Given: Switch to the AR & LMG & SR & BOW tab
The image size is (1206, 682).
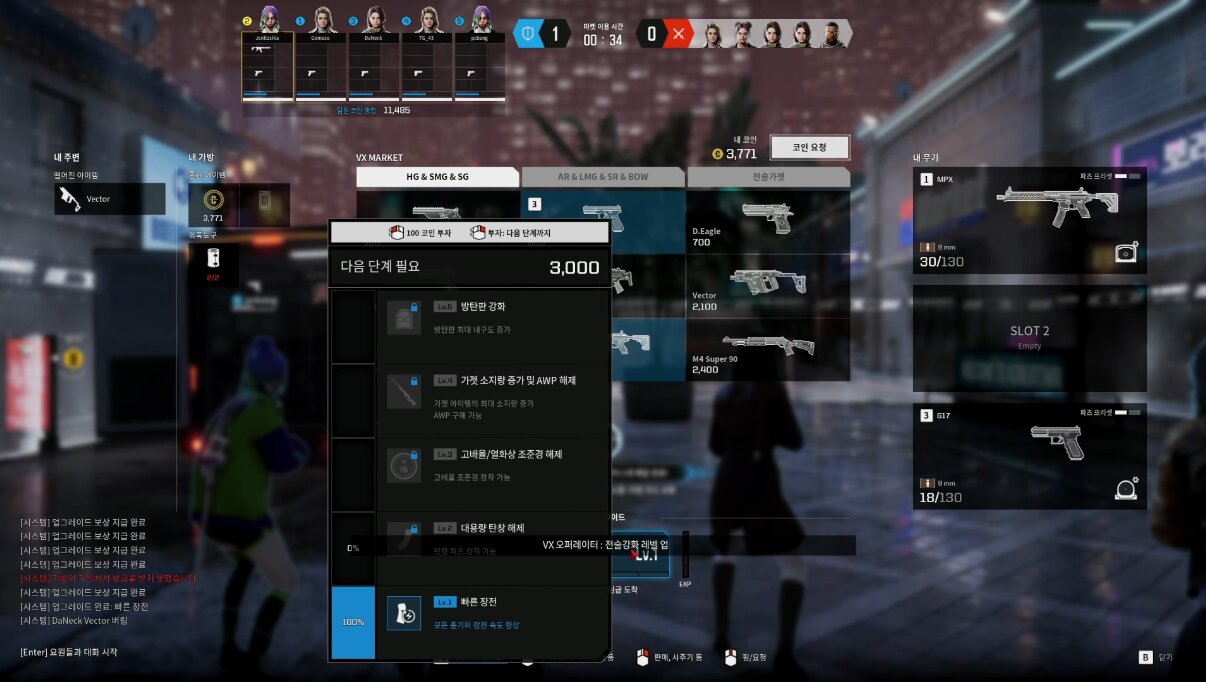Looking at the screenshot, I should 602,177.
